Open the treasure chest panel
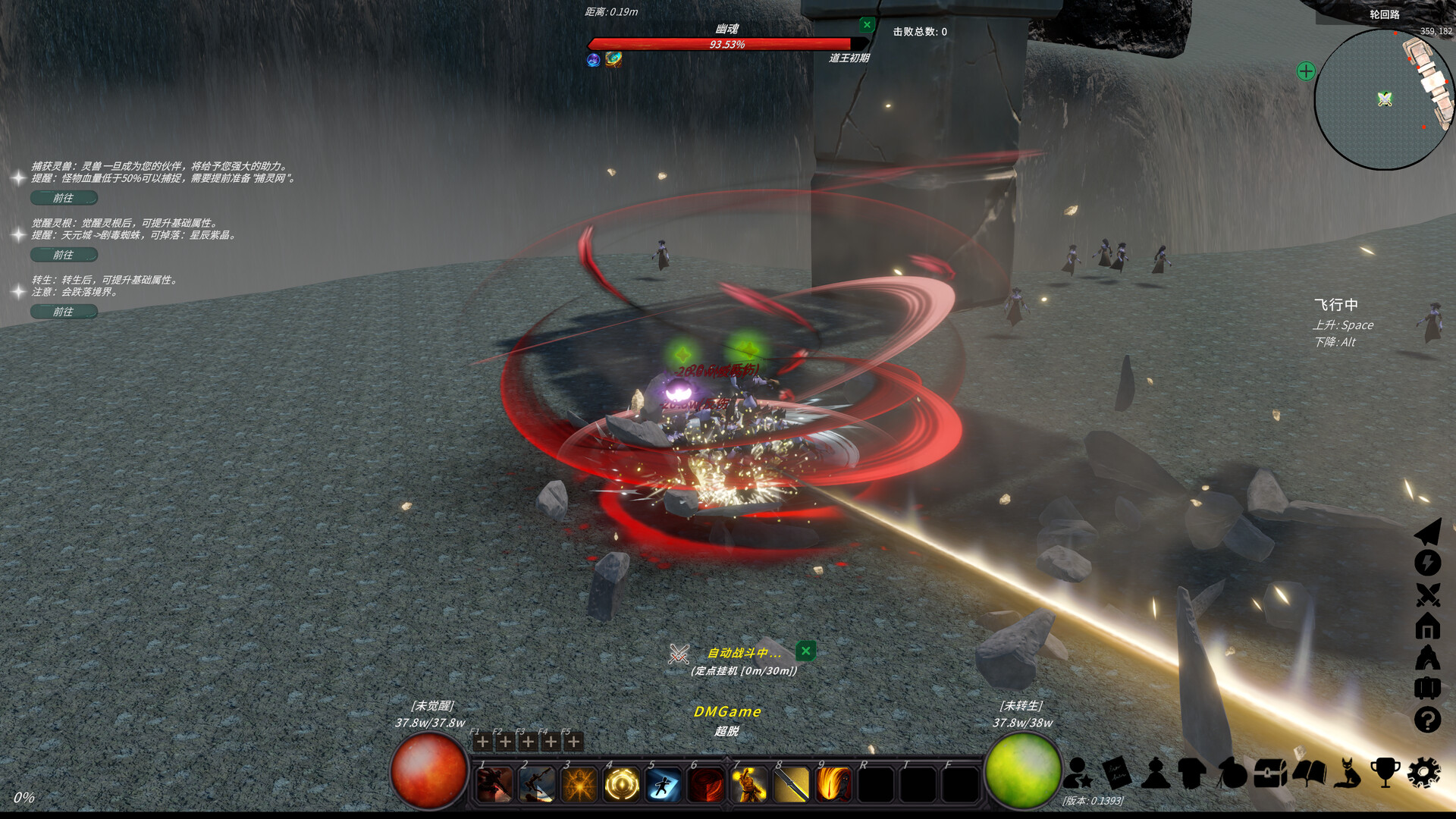Screen dimensions: 1456x819 tap(1270, 772)
